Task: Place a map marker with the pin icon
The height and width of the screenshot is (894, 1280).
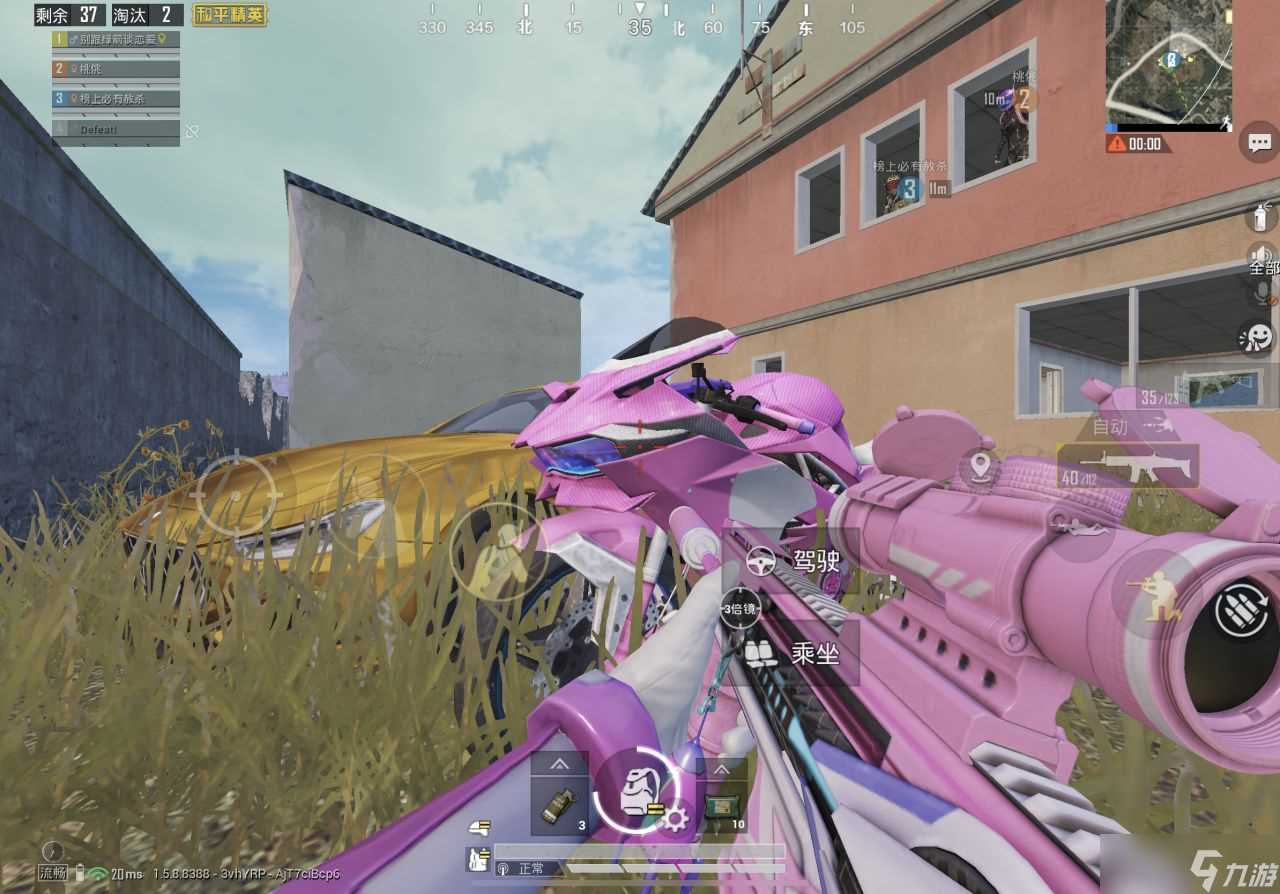Action: point(980,465)
